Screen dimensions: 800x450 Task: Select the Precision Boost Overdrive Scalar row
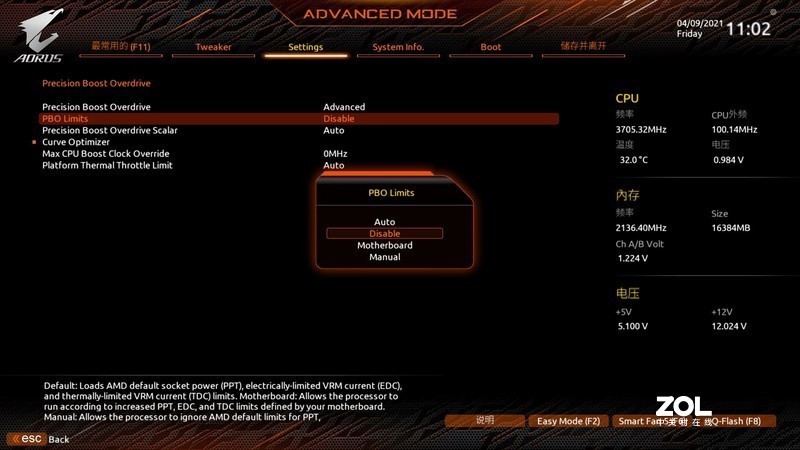pyautogui.click(x=110, y=130)
